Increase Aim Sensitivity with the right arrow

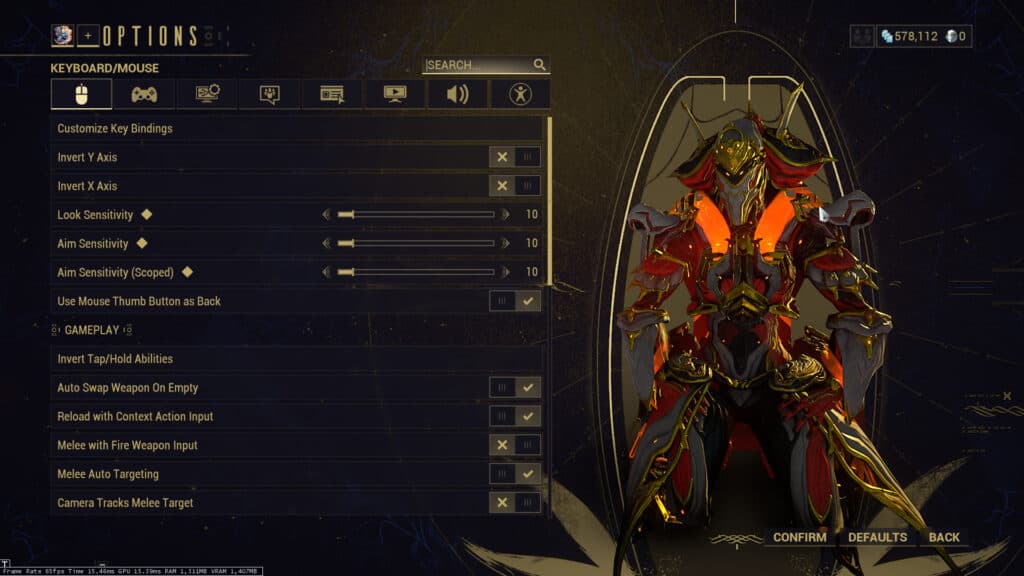(x=506, y=243)
